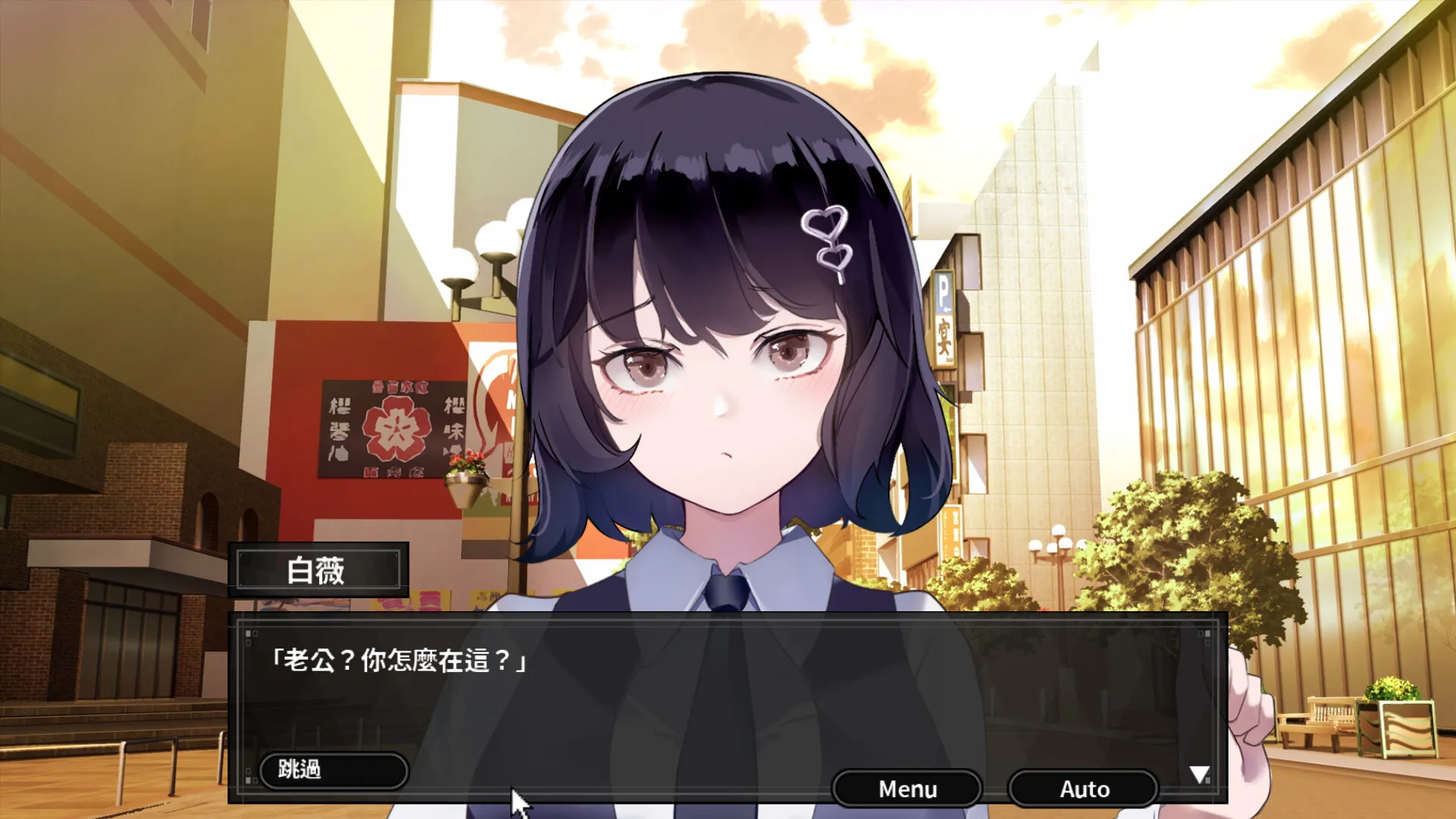The height and width of the screenshot is (819, 1456).
Task: Advance text using the bottom-right triangle
Action: click(1199, 775)
